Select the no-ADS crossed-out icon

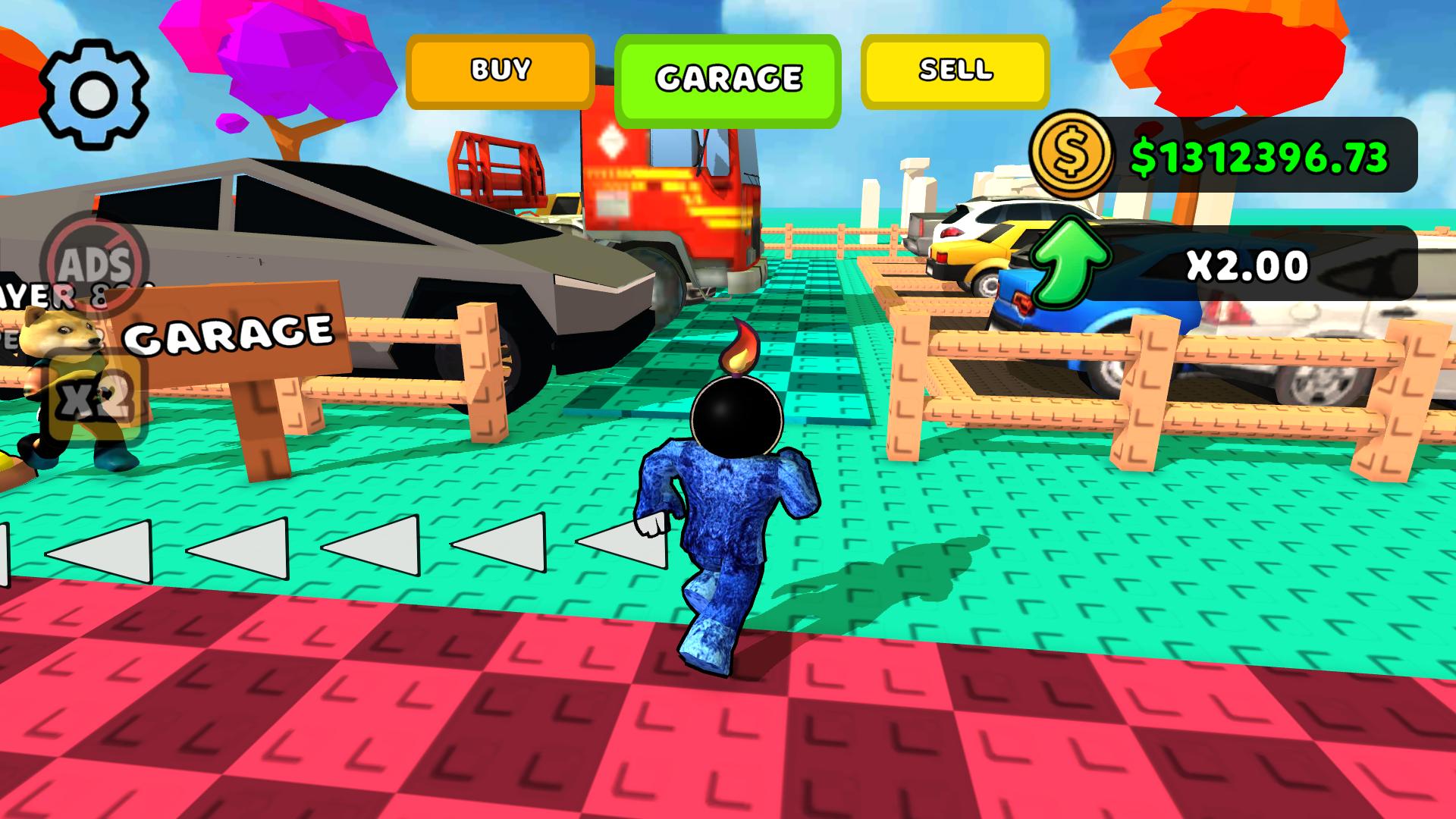click(x=93, y=263)
